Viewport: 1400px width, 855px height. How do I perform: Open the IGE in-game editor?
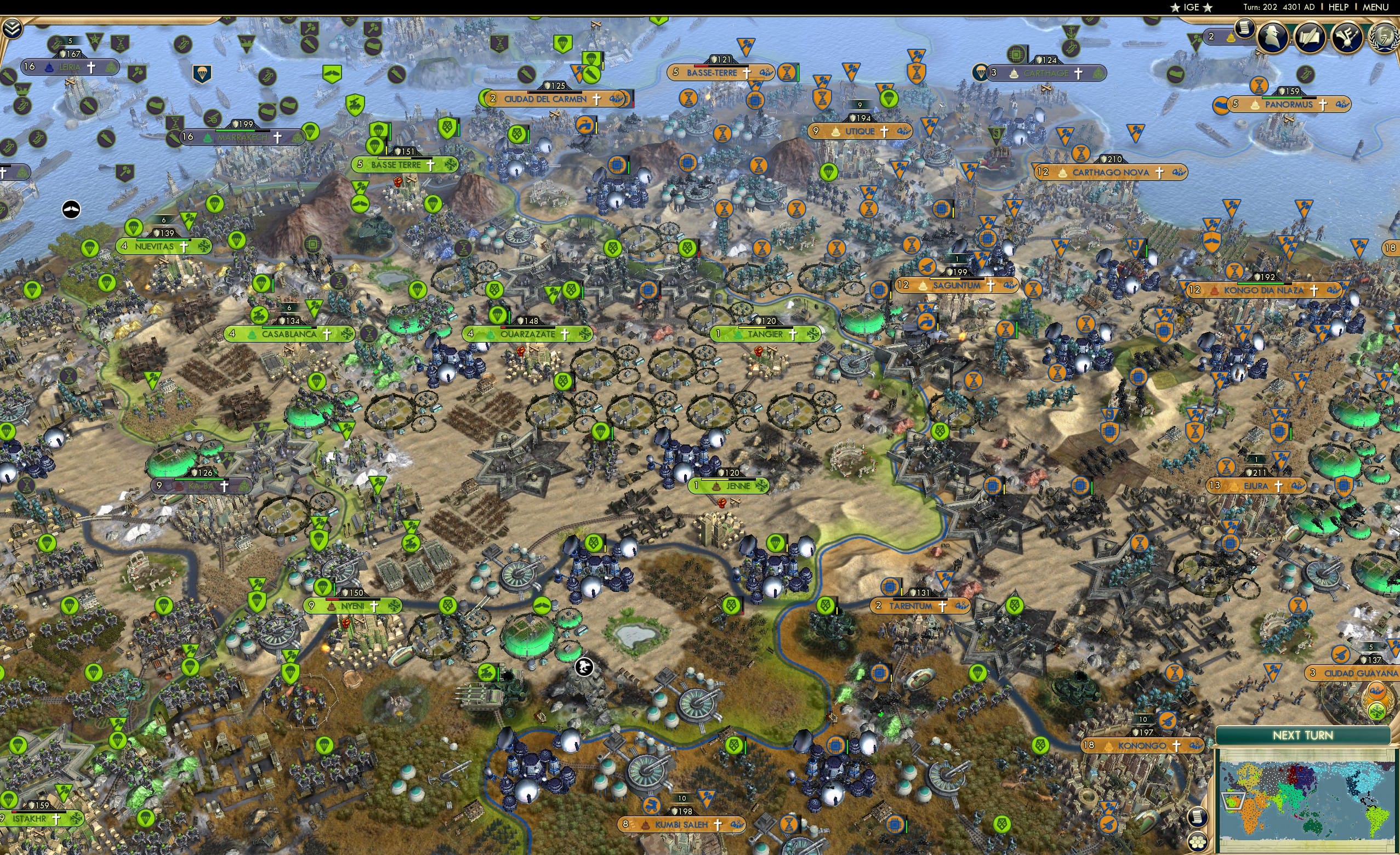coord(1192,7)
